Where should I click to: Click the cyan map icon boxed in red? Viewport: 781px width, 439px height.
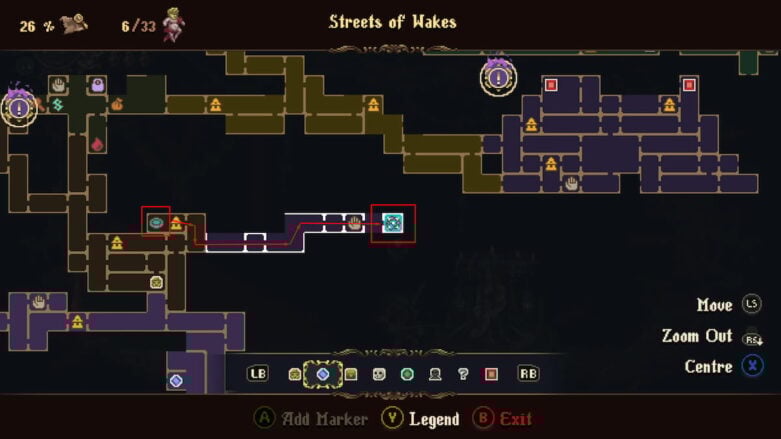coord(393,223)
